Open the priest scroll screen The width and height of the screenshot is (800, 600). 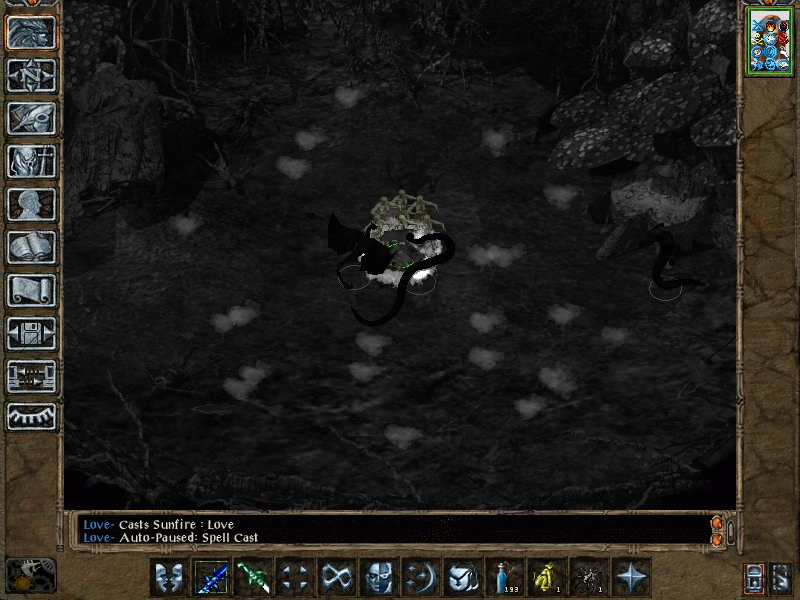point(31,290)
